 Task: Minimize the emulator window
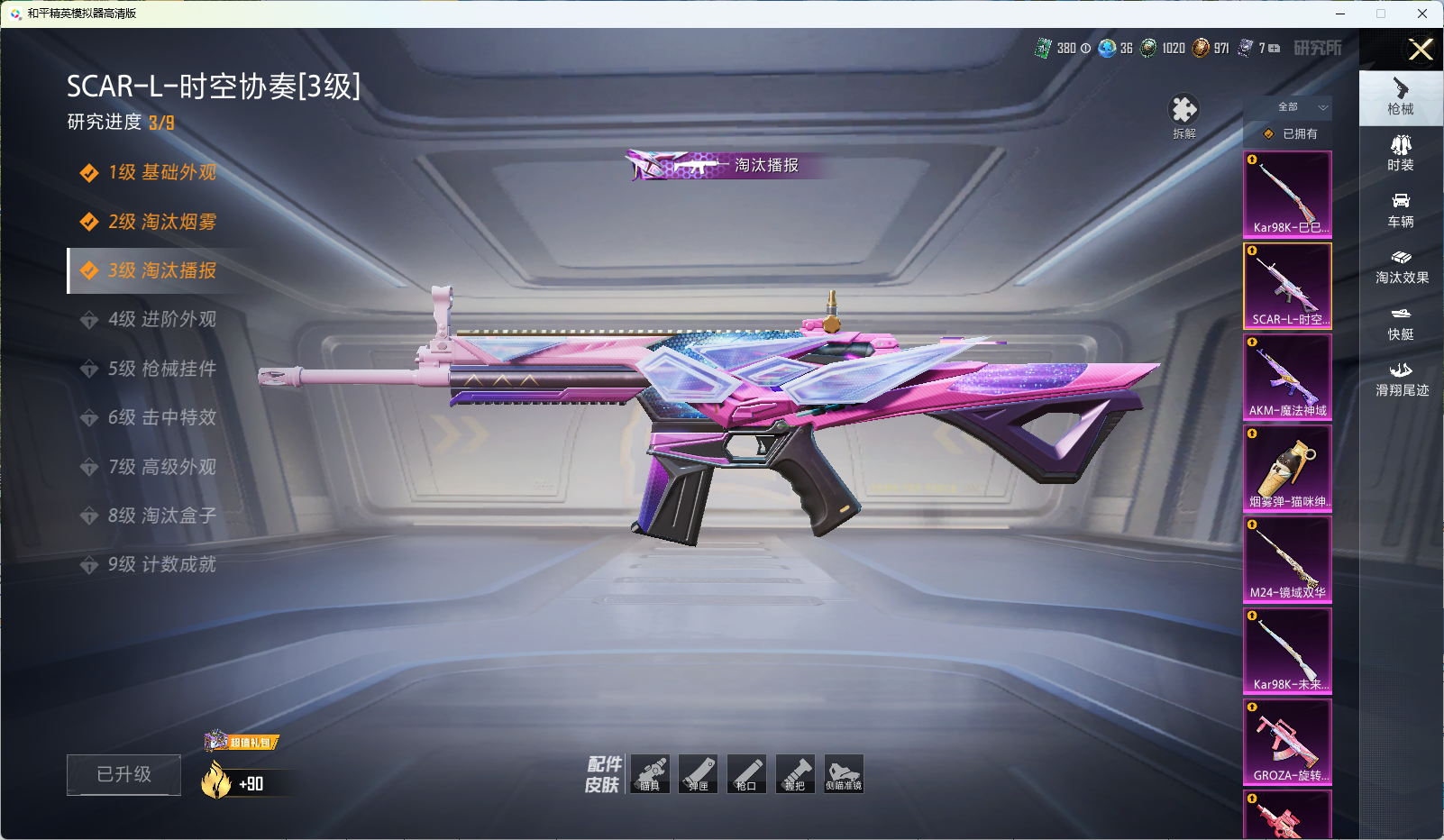1339,14
